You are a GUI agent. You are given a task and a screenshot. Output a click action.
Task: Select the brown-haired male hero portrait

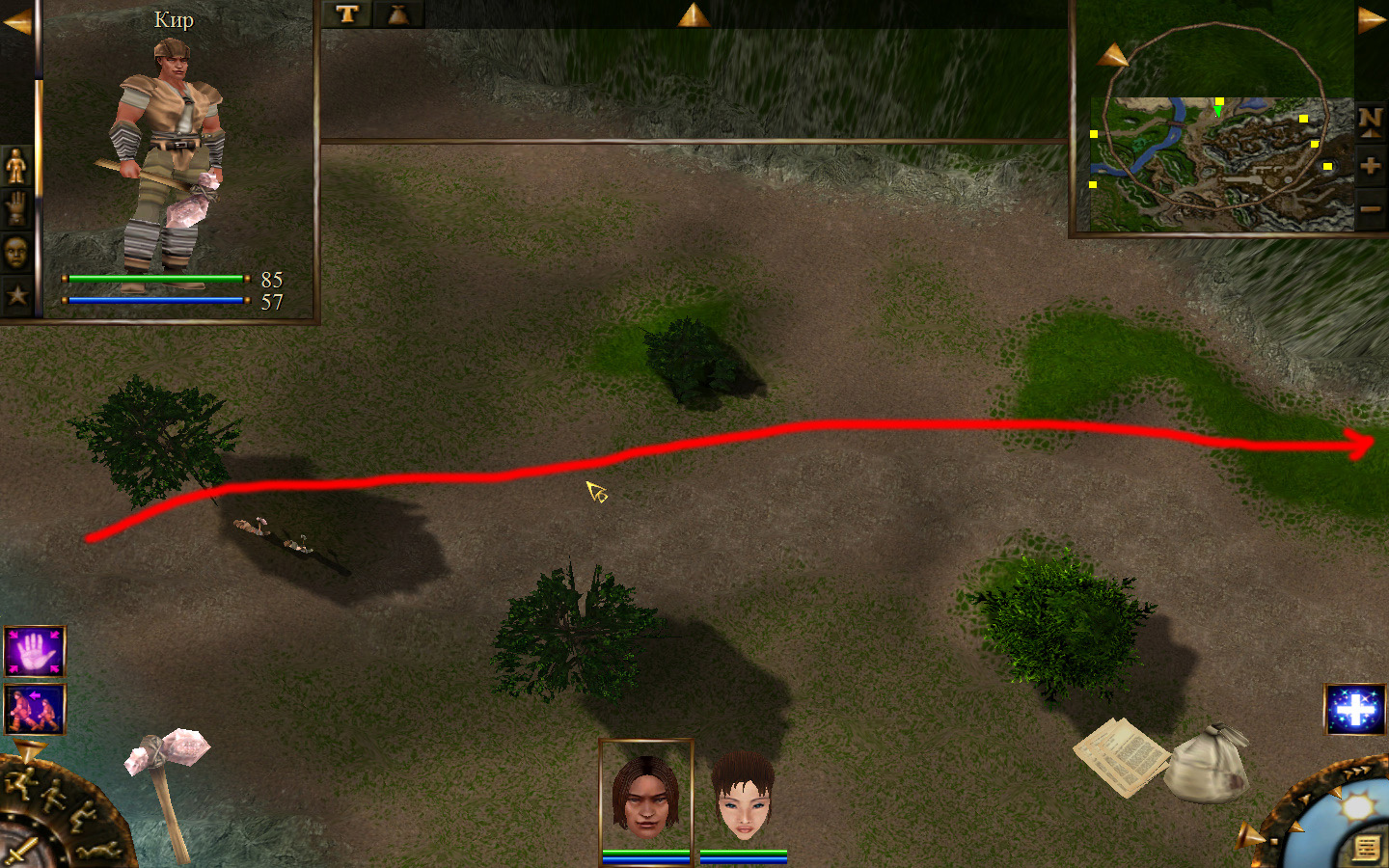[646, 794]
